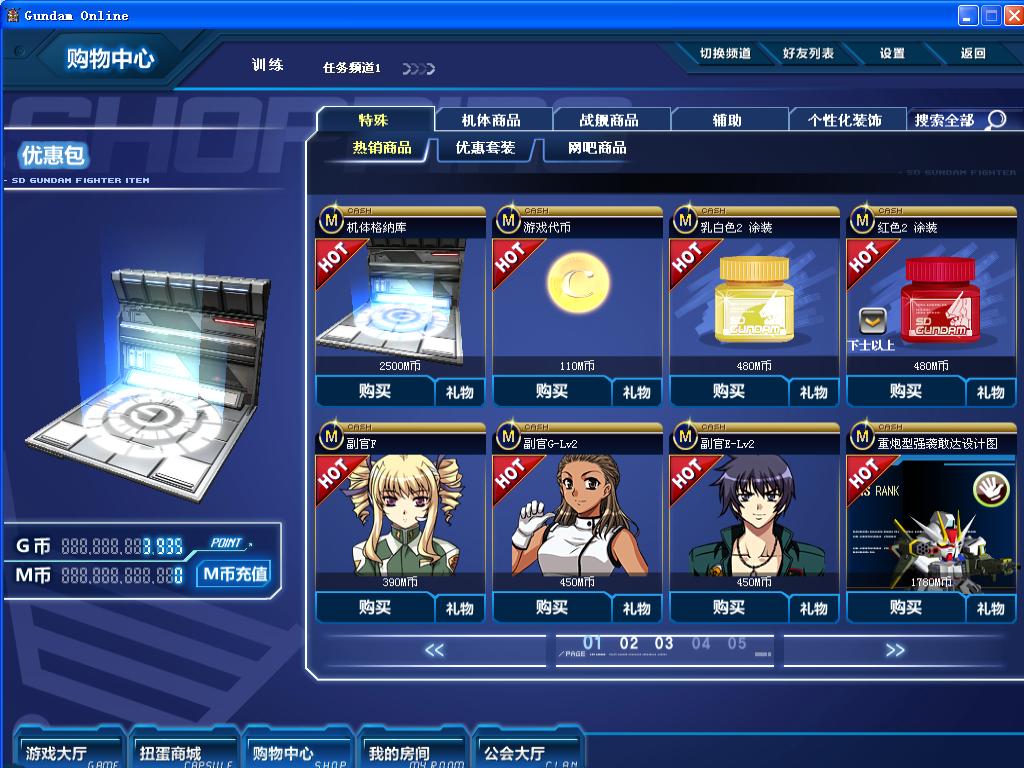Click the 切换频道 channel switch button
The image size is (1024, 768).
pos(725,54)
